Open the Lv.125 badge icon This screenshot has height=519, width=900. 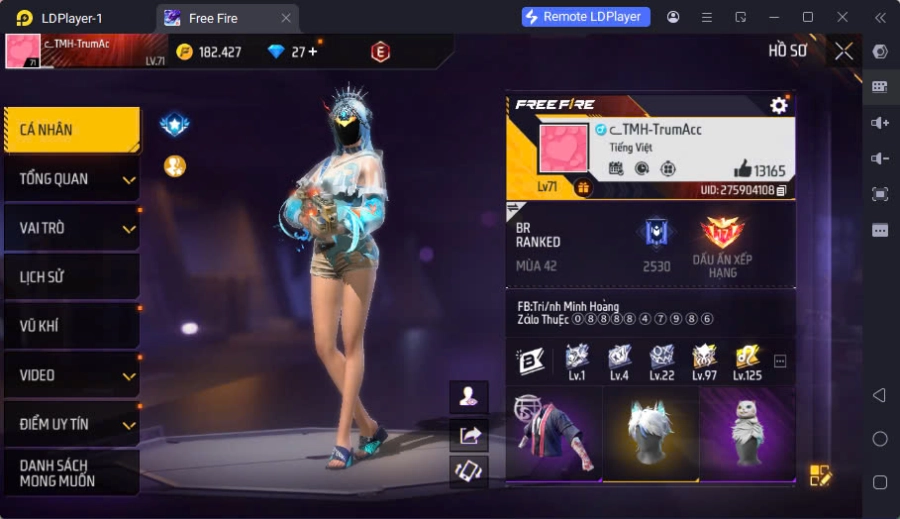(746, 358)
